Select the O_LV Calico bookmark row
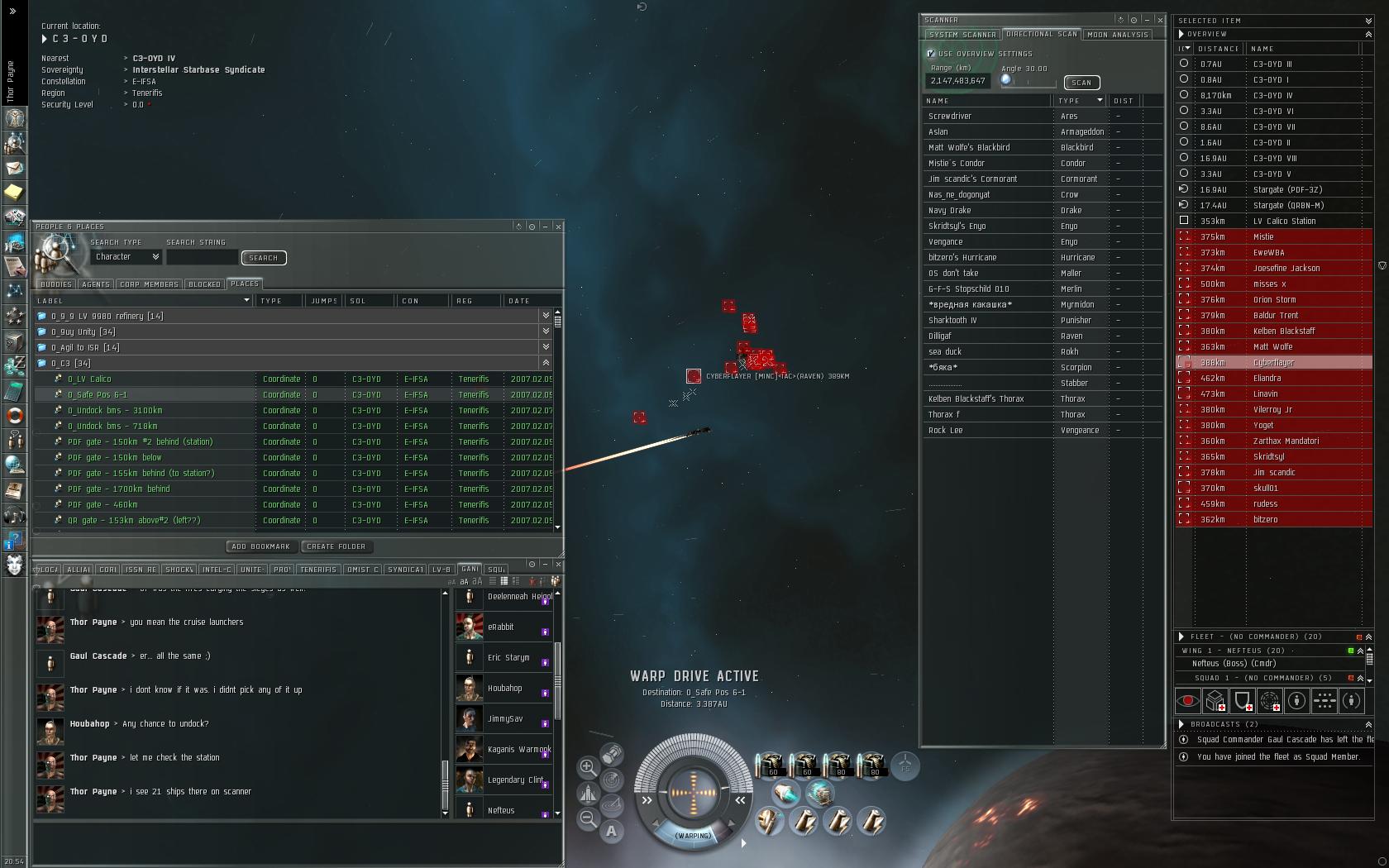The width and height of the screenshot is (1389, 868). tap(89, 379)
